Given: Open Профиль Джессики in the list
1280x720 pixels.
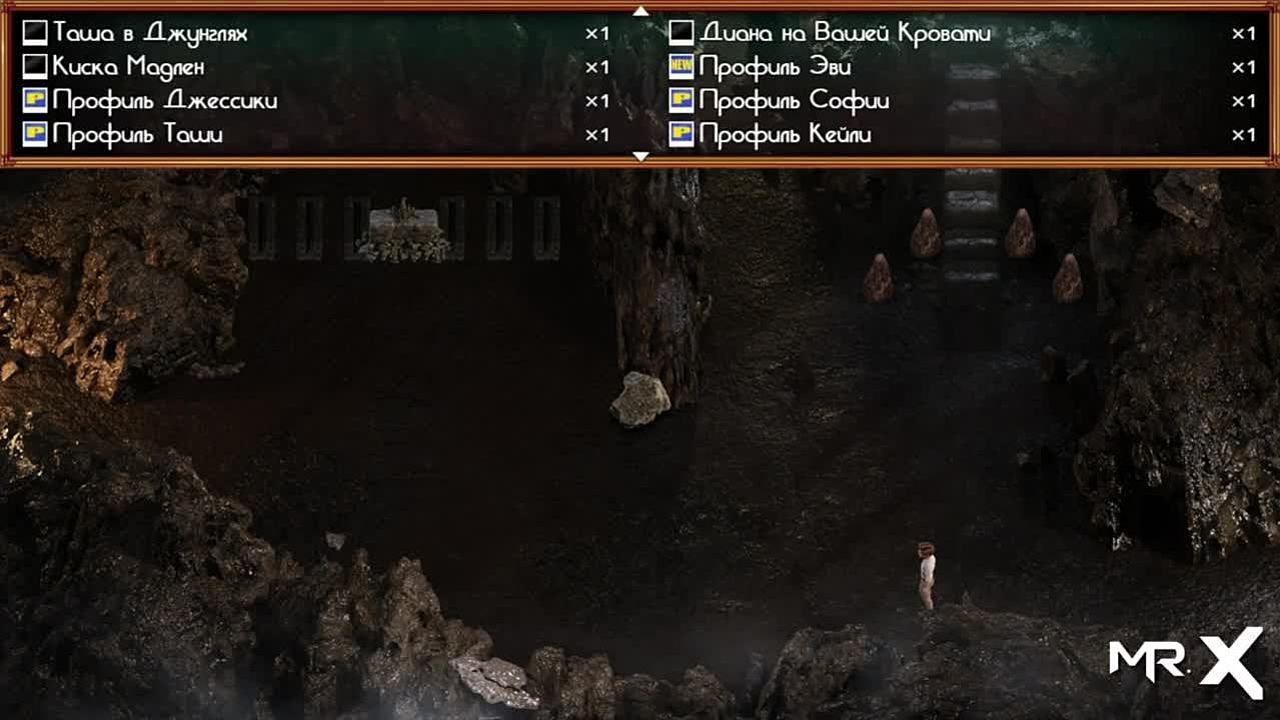Looking at the screenshot, I should (165, 101).
